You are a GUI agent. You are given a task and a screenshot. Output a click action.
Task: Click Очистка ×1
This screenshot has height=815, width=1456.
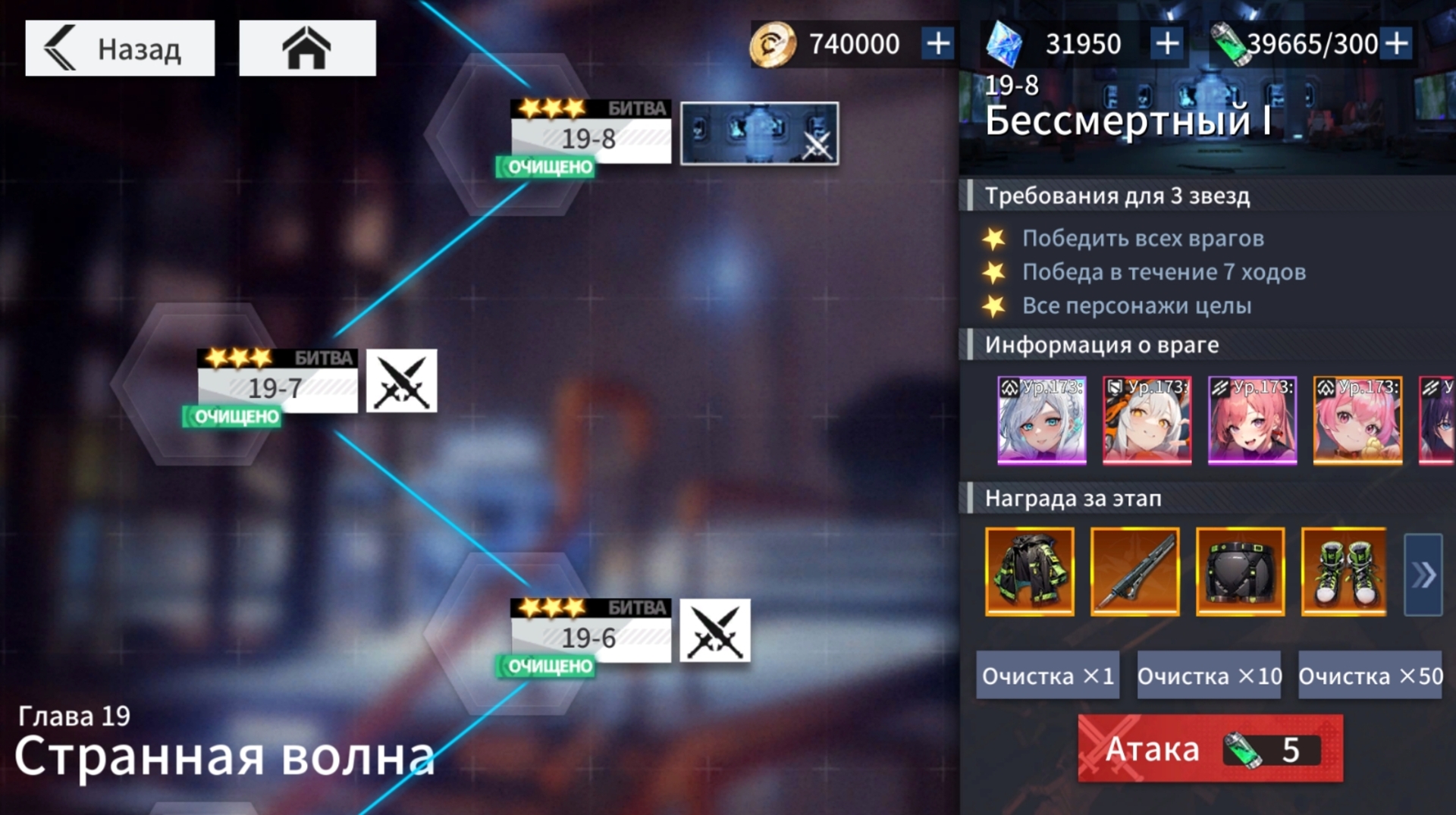click(x=1048, y=676)
